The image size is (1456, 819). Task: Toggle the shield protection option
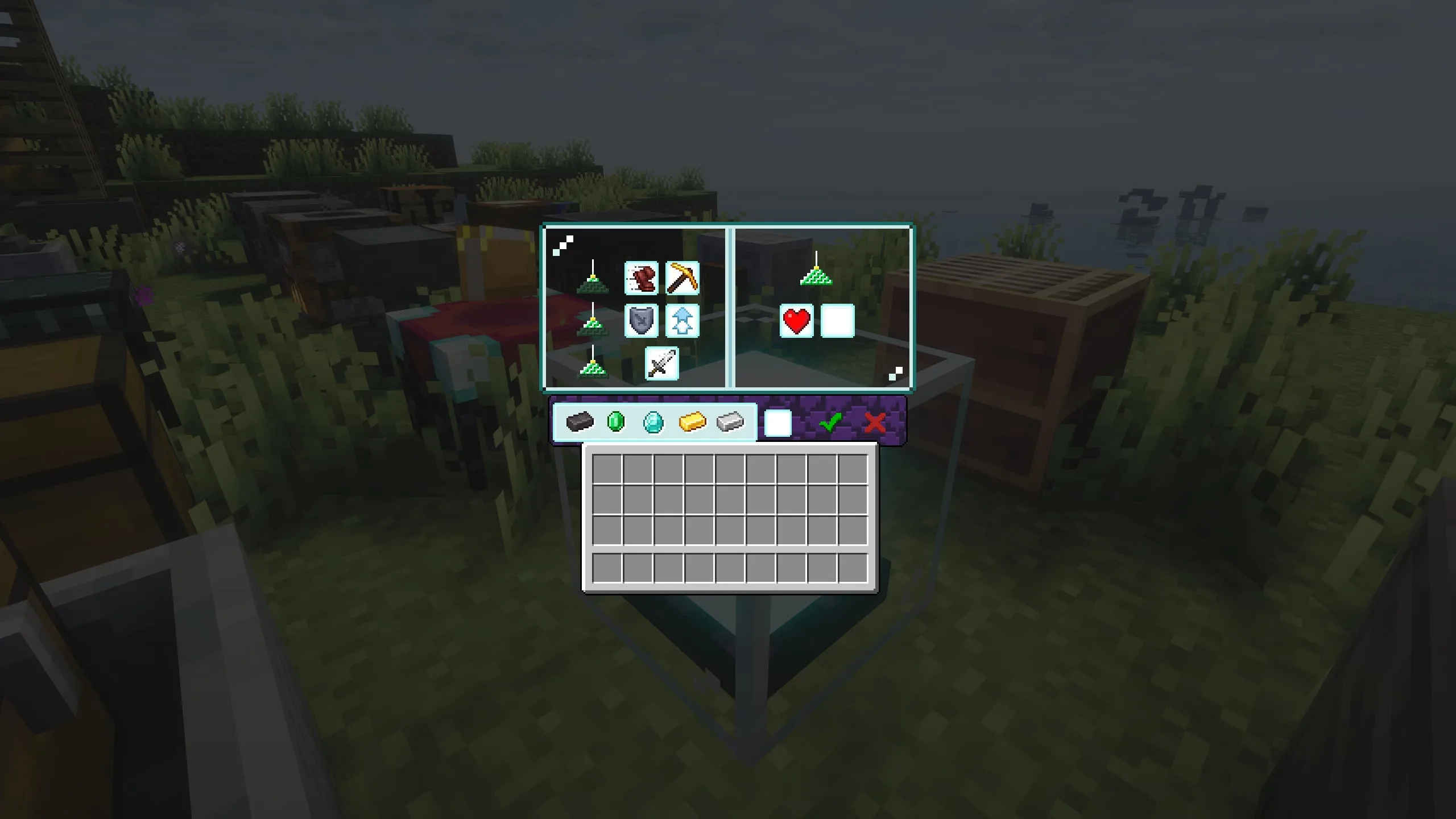click(x=642, y=321)
